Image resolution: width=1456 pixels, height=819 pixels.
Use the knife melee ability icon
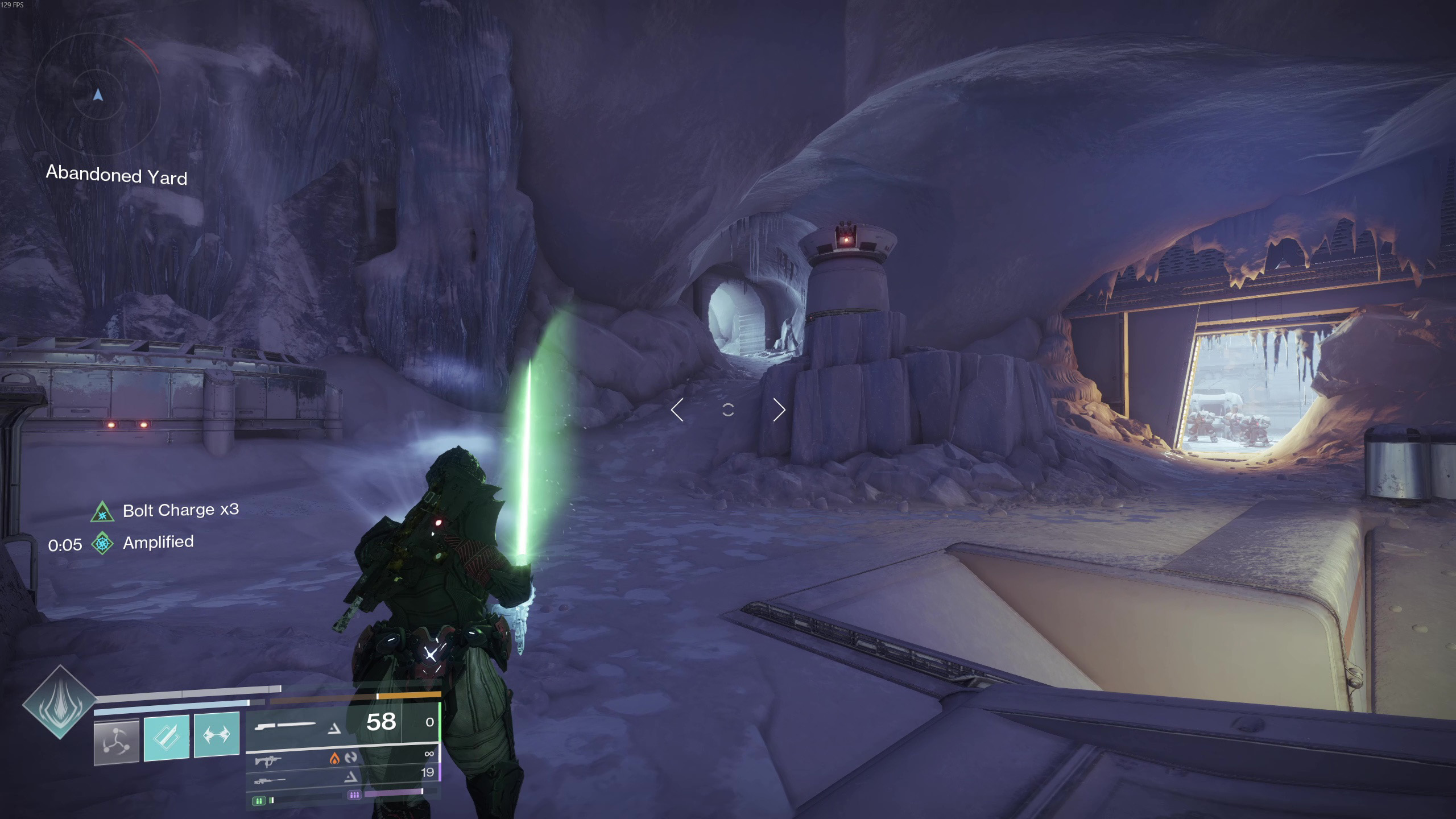coord(167,737)
